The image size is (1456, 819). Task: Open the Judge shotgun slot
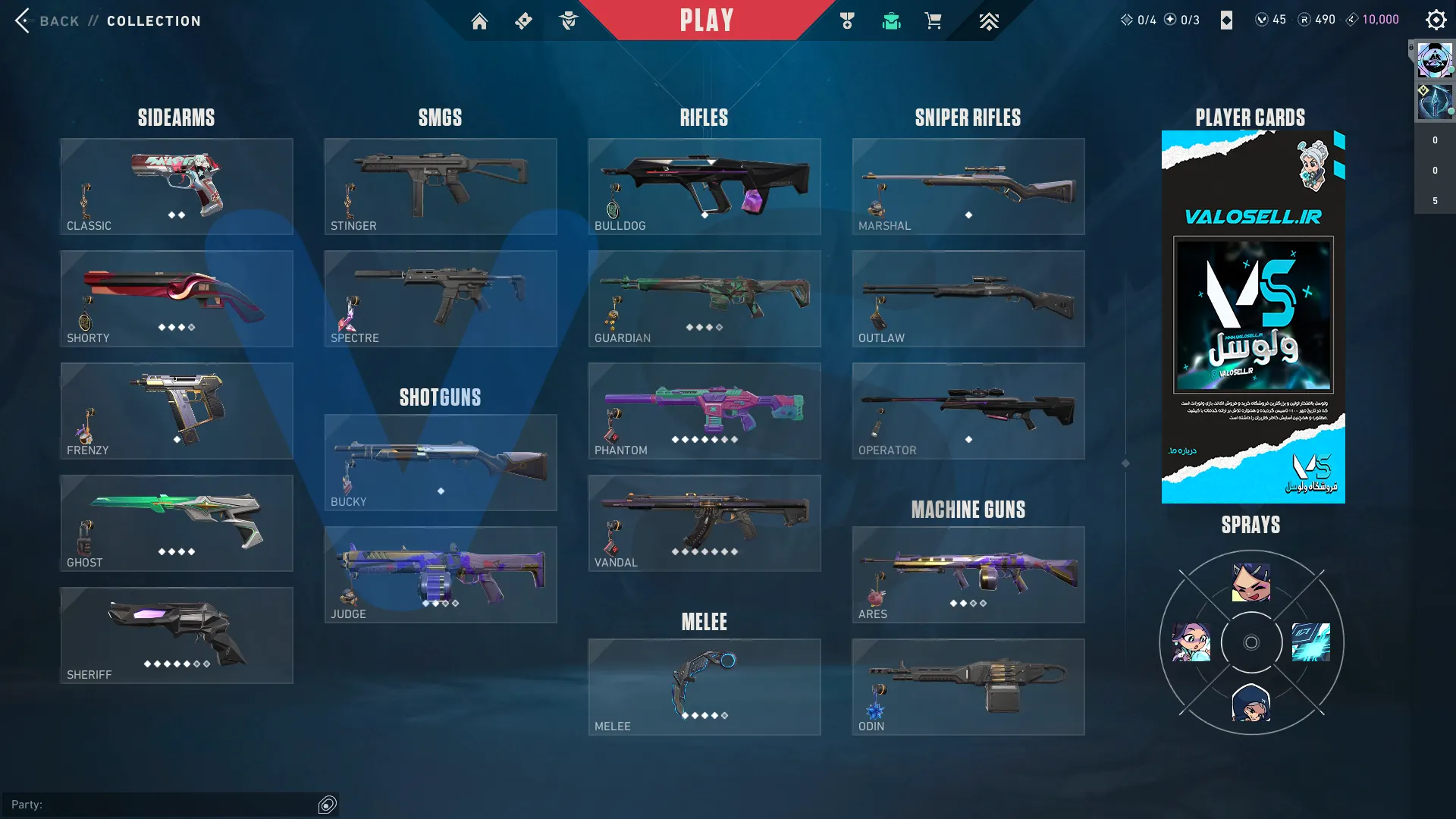click(x=441, y=575)
